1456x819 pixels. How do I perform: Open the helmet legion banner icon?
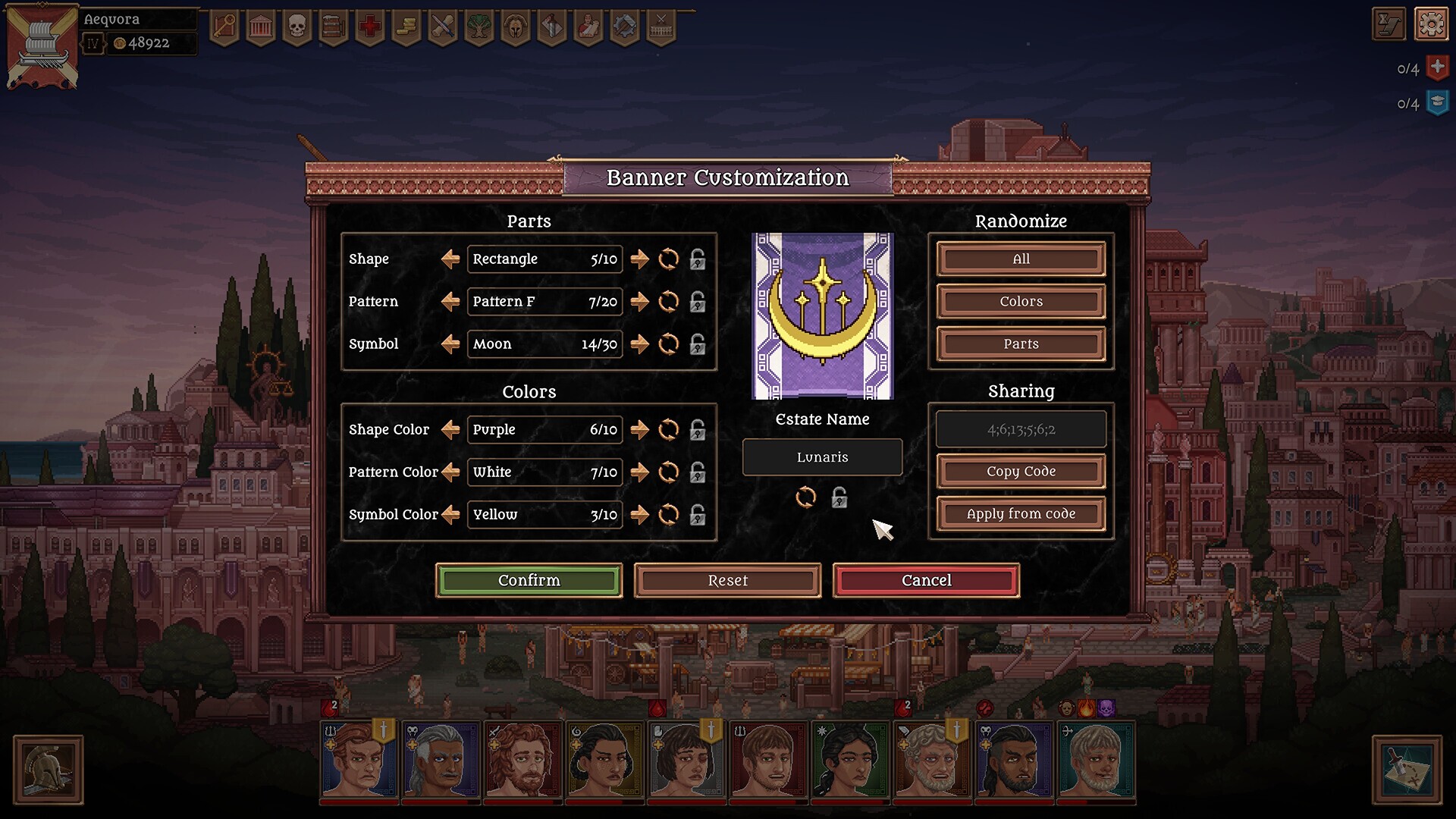point(516,26)
